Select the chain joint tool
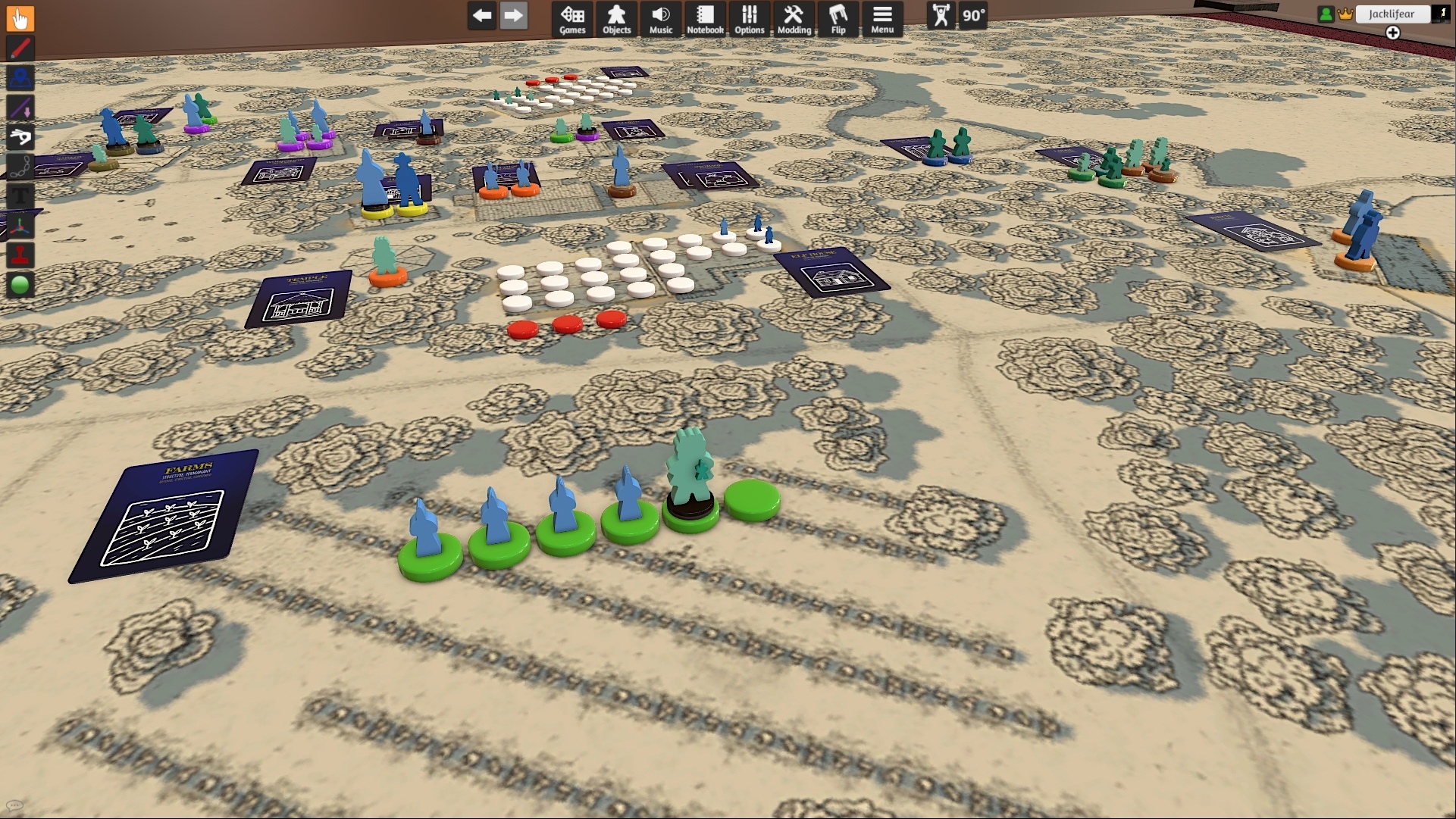 20,167
